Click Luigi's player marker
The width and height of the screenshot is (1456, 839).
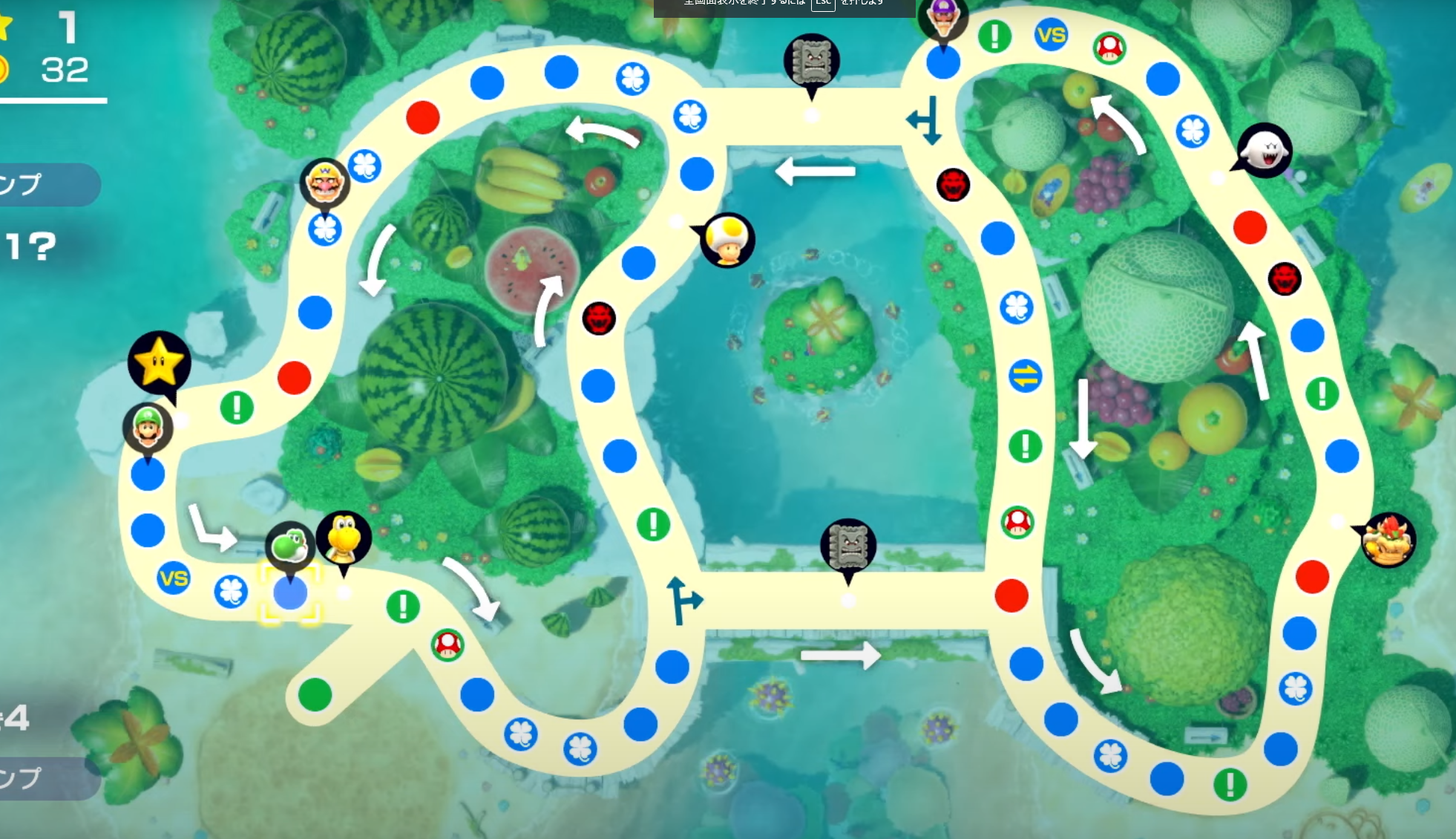[x=148, y=428]
